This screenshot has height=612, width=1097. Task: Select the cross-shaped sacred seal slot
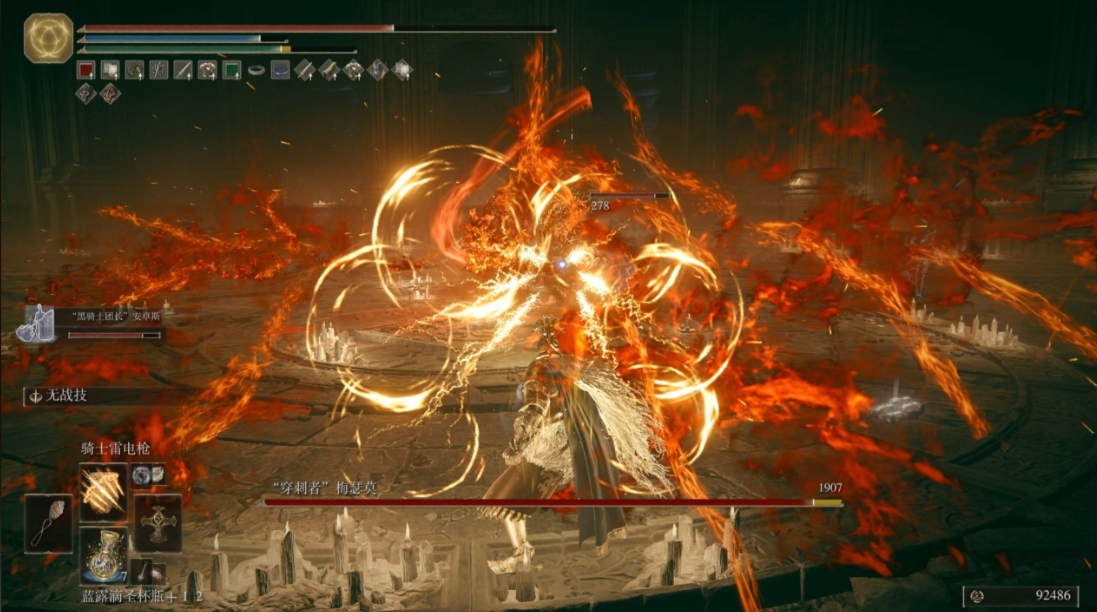157,522
